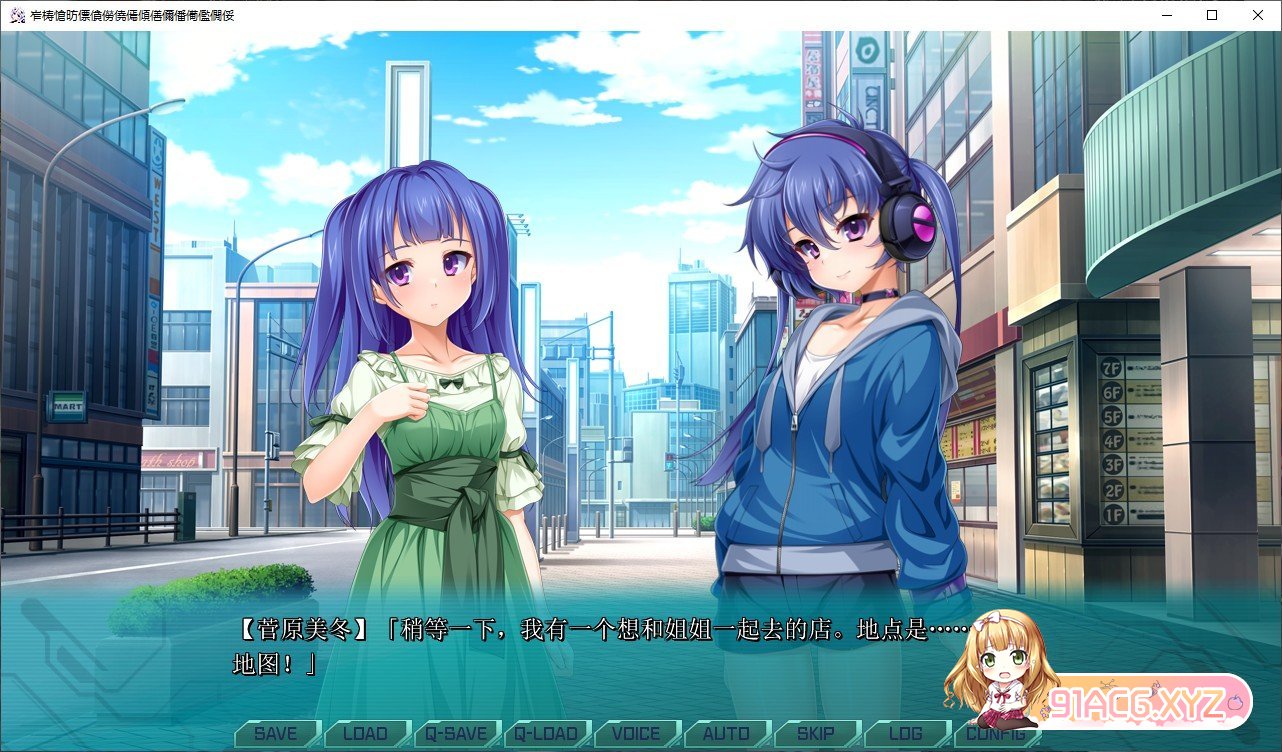The width and height of the screenshot is (1282, 752).
Task: Replay the line with the VOICE button
Action: pos(636,734)
